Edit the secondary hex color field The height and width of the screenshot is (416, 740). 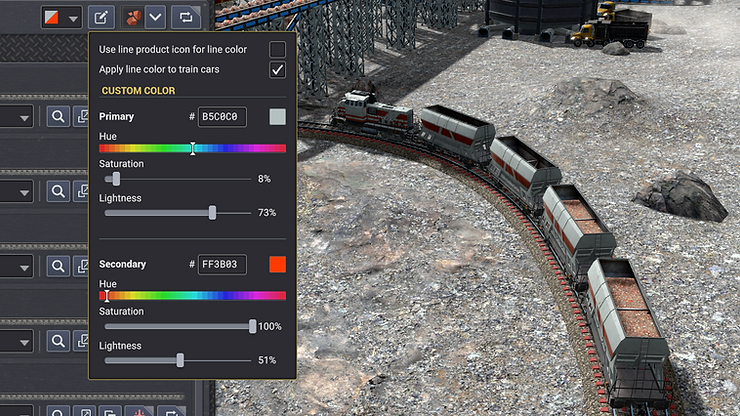(221, 264)
